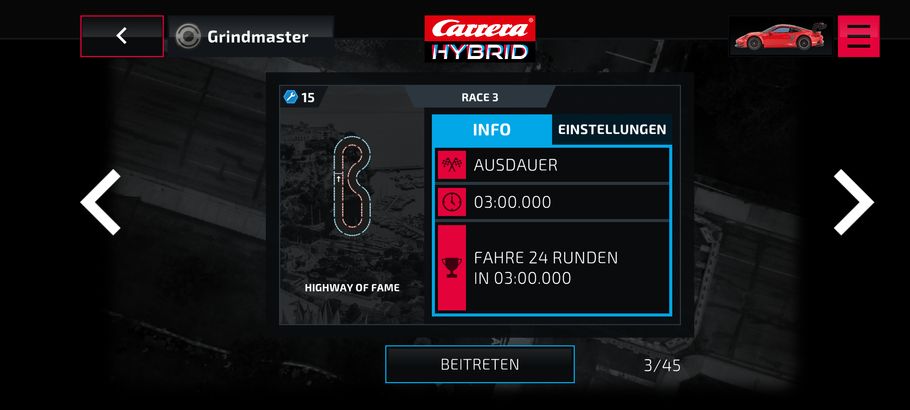
Task: Go back using the top-left arrow button
Action: pos(122,36)
